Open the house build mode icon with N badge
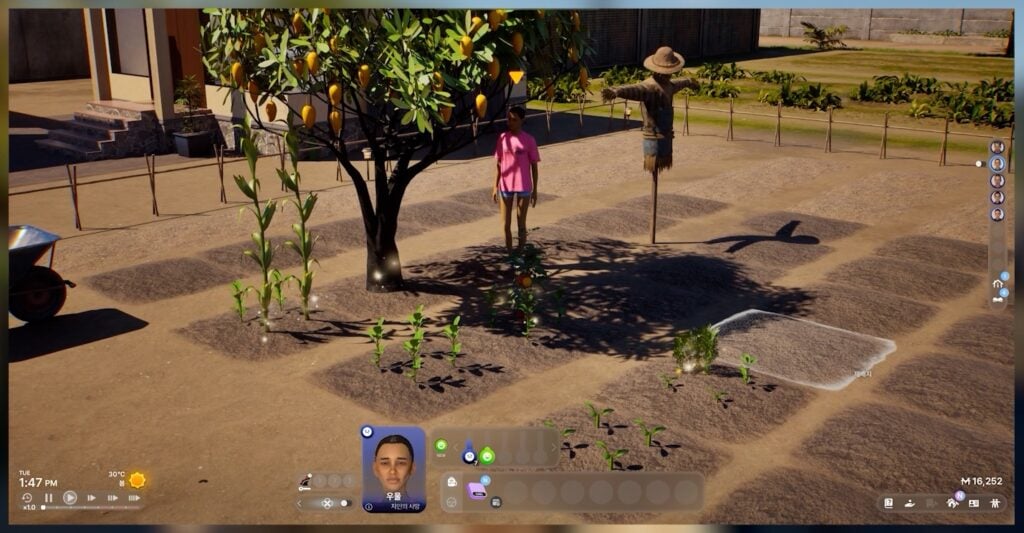The image size is (1024, 533). pyautogui.click(x=953, y=503)
